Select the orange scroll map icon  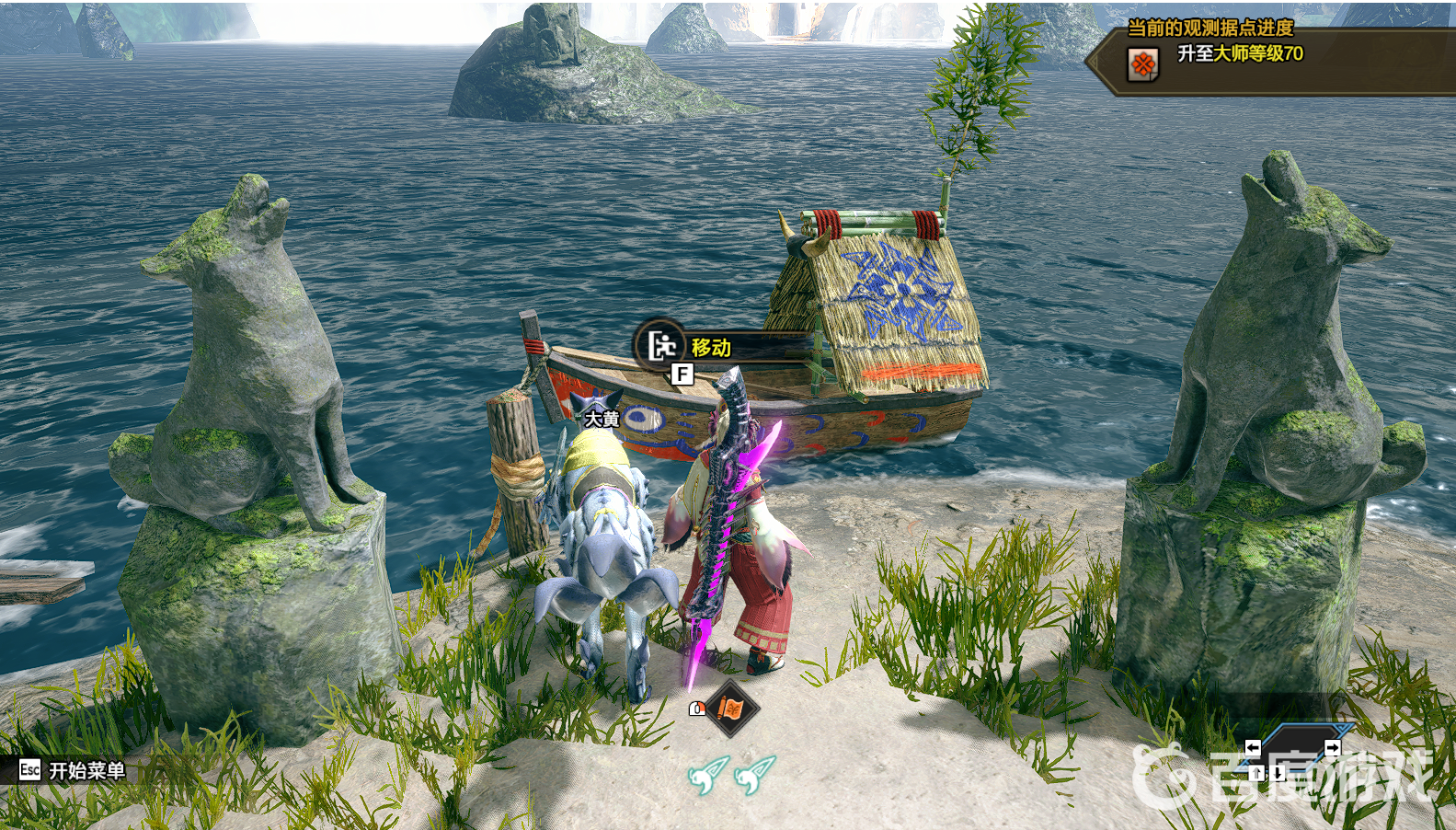point(731,709)
